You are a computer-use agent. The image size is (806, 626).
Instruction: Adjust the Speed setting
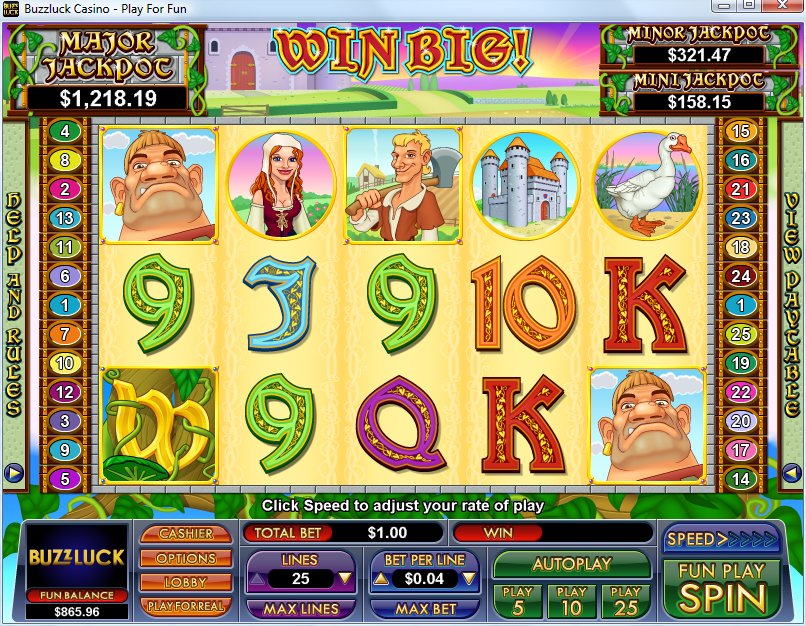click(707, 539)
